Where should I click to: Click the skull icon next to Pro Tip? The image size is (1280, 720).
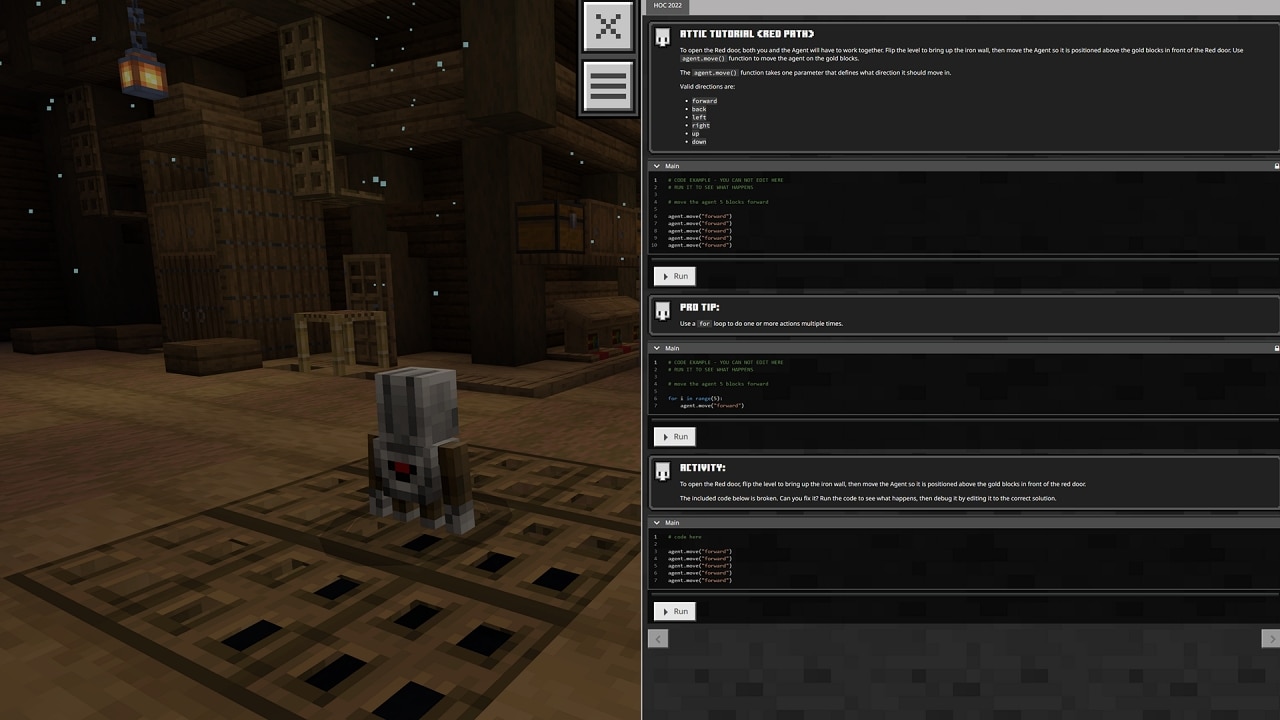663,311
